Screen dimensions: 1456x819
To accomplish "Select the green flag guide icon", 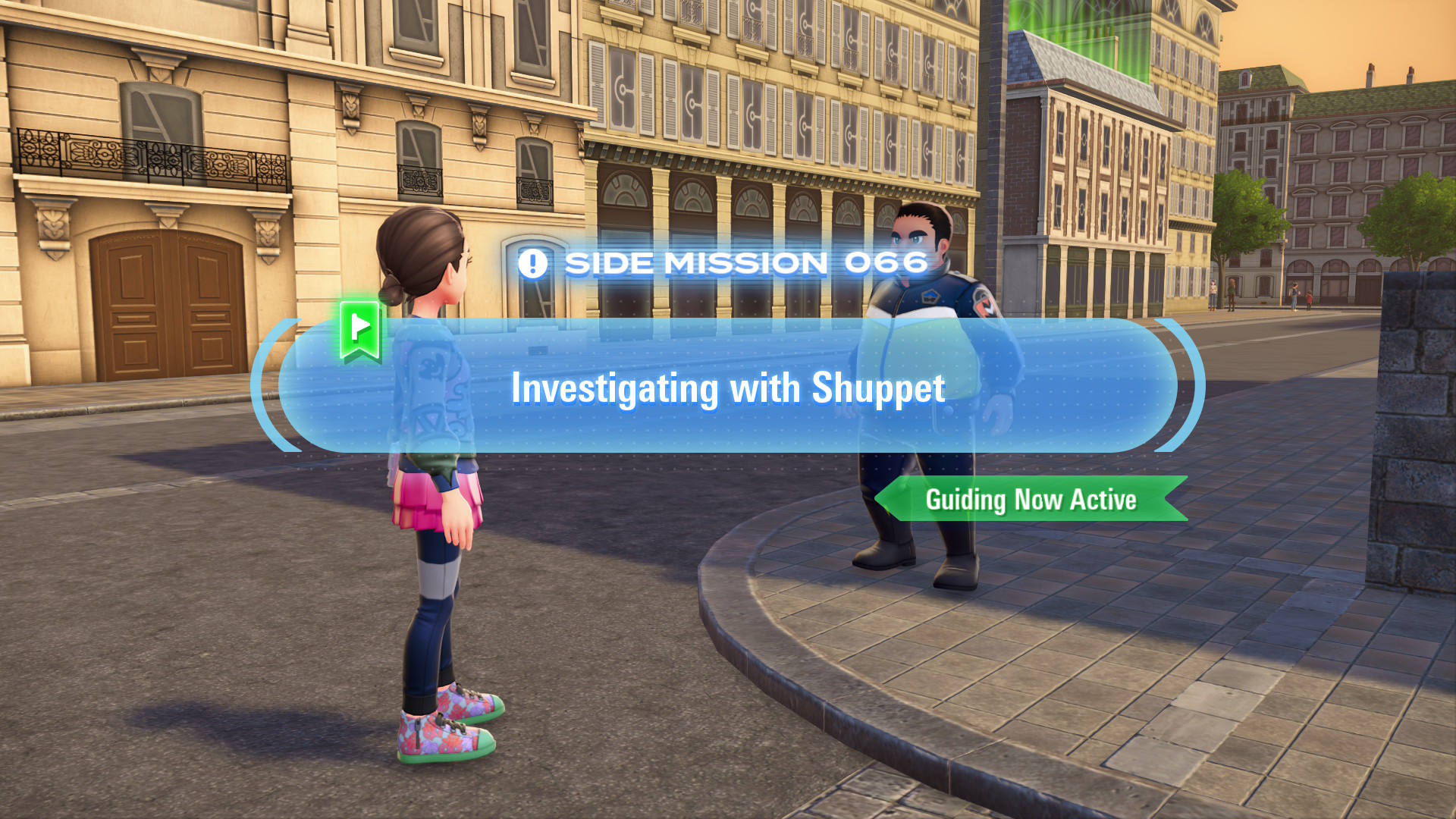I will pyautogui.click(x=360, y=330).
